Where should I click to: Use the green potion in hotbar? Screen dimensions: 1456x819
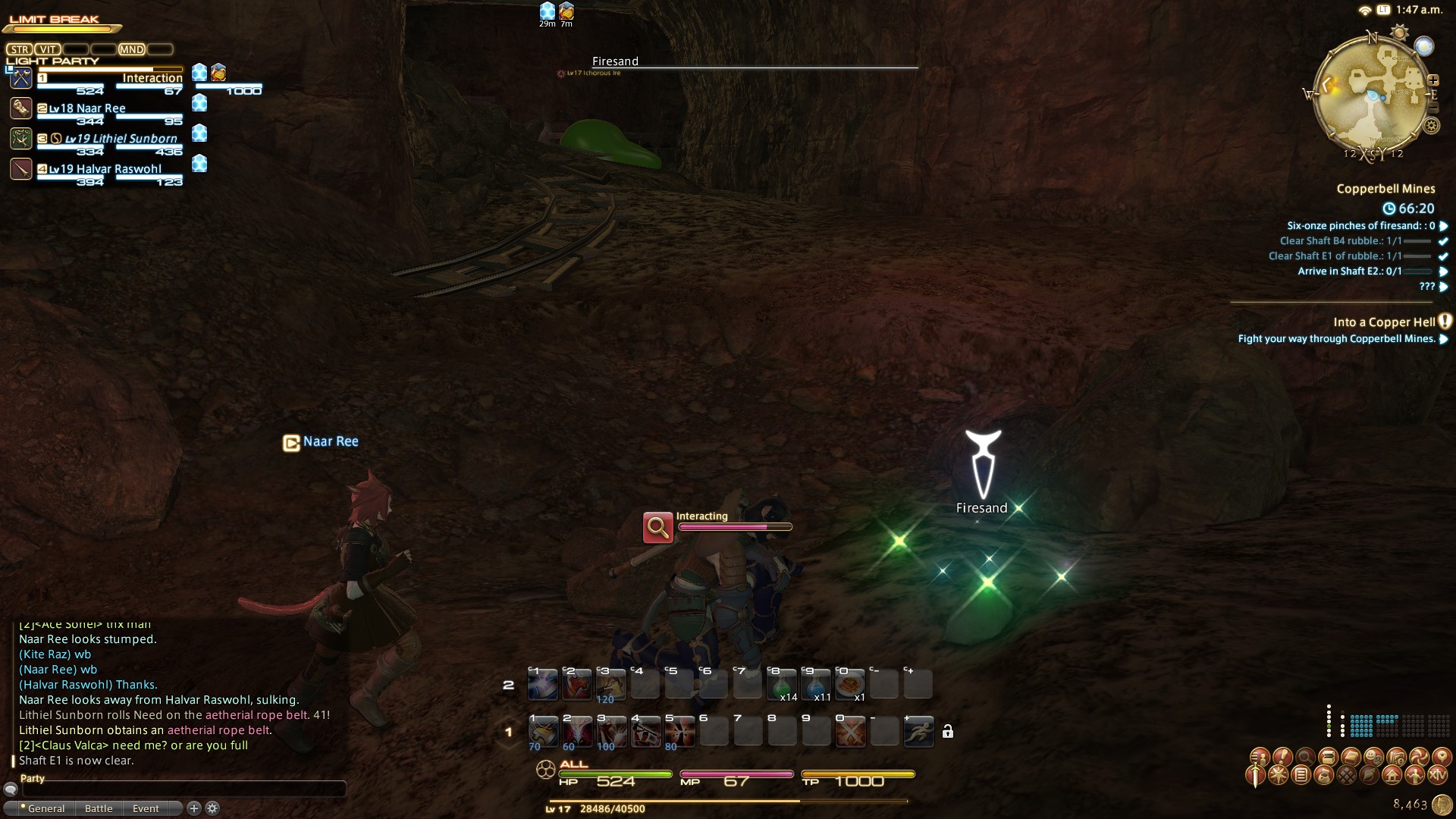(x=782, y=683)
